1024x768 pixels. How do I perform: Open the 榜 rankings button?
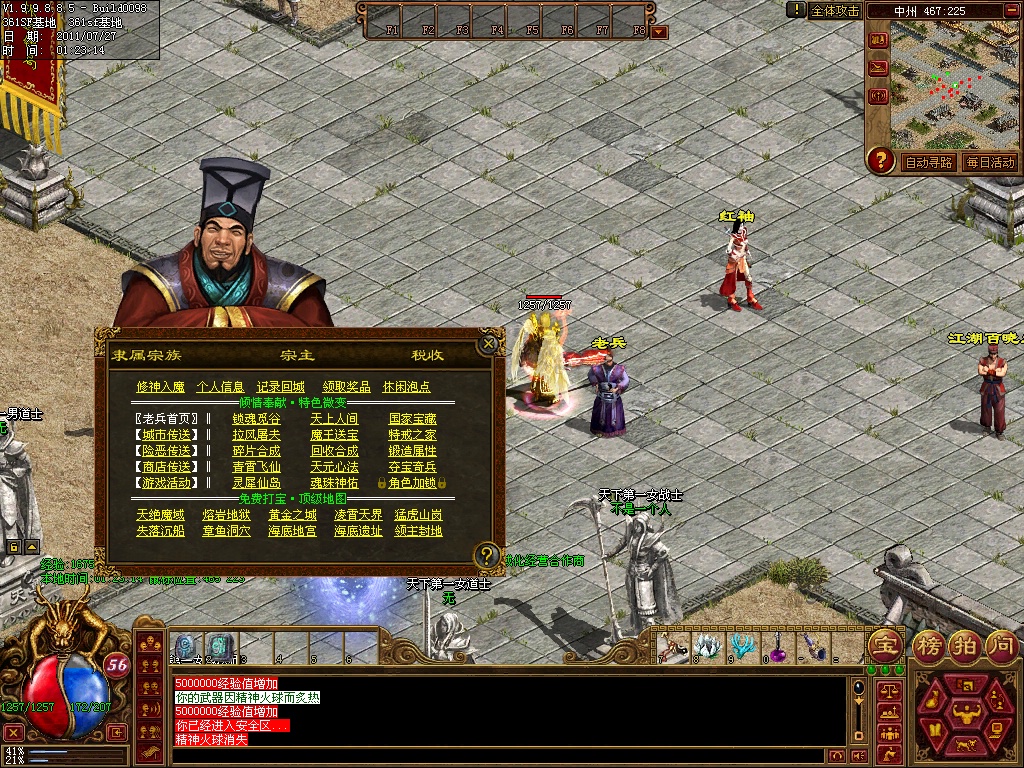click(930, 644)
